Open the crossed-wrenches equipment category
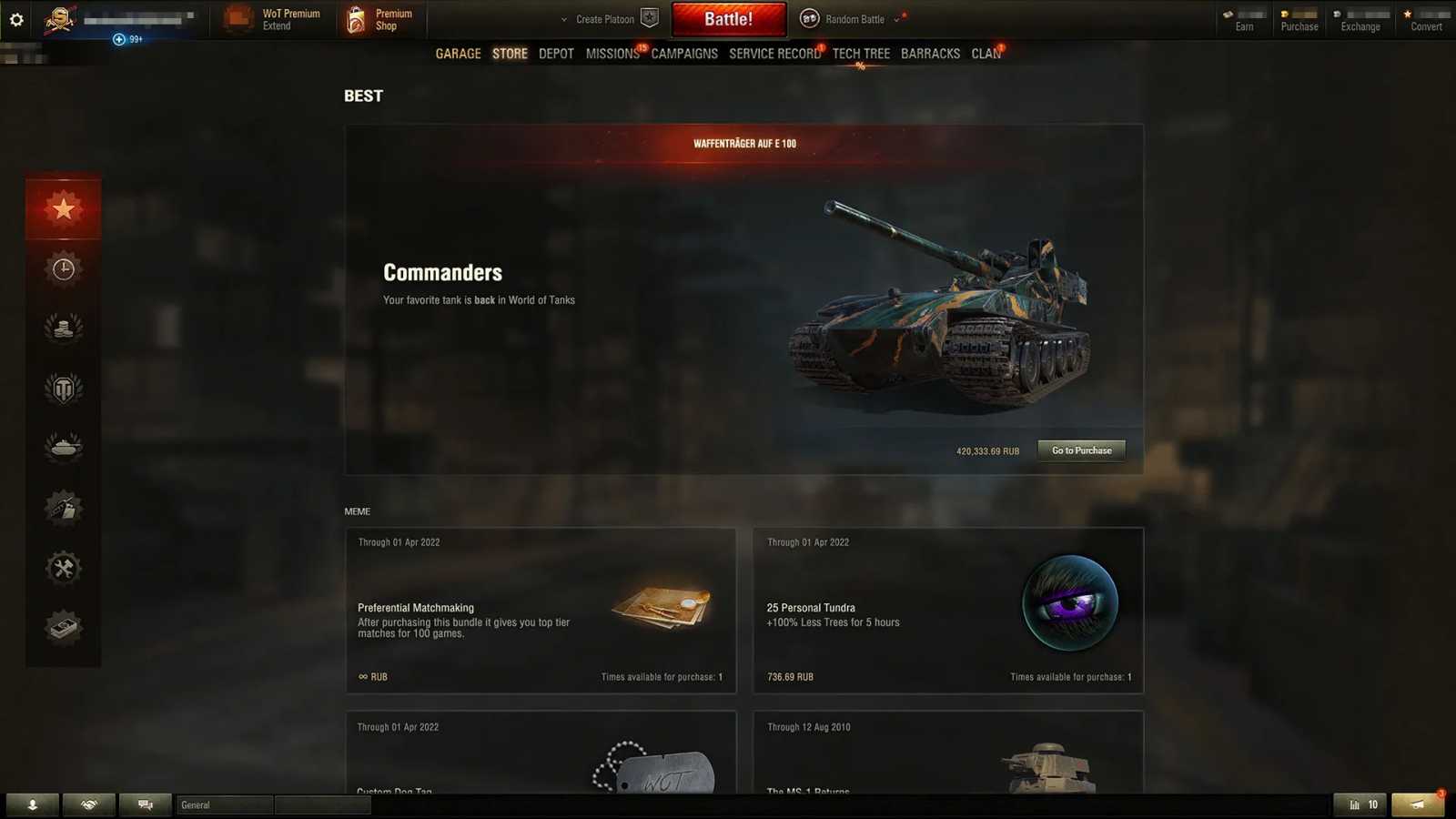 pos(63,567)
